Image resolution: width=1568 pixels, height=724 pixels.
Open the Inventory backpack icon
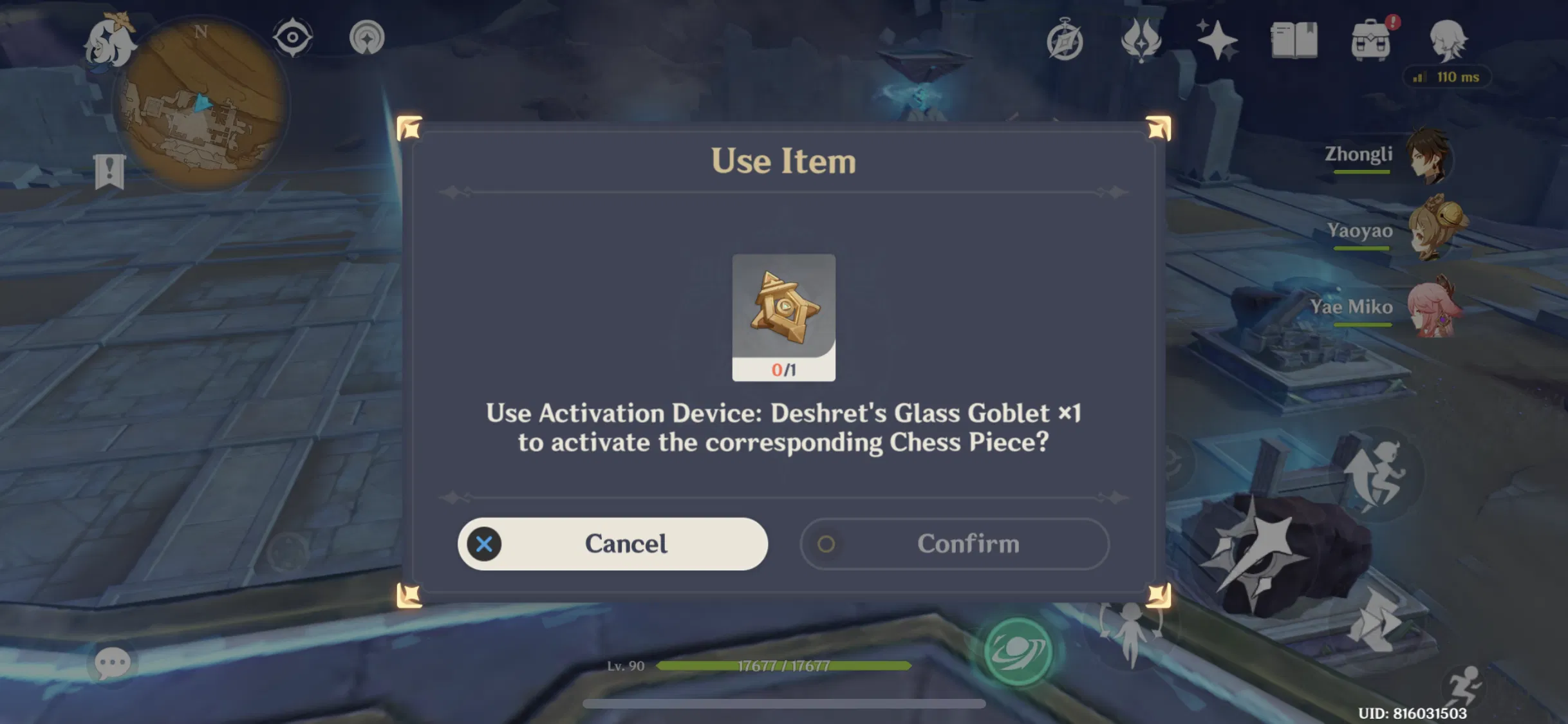point(1370,41)
